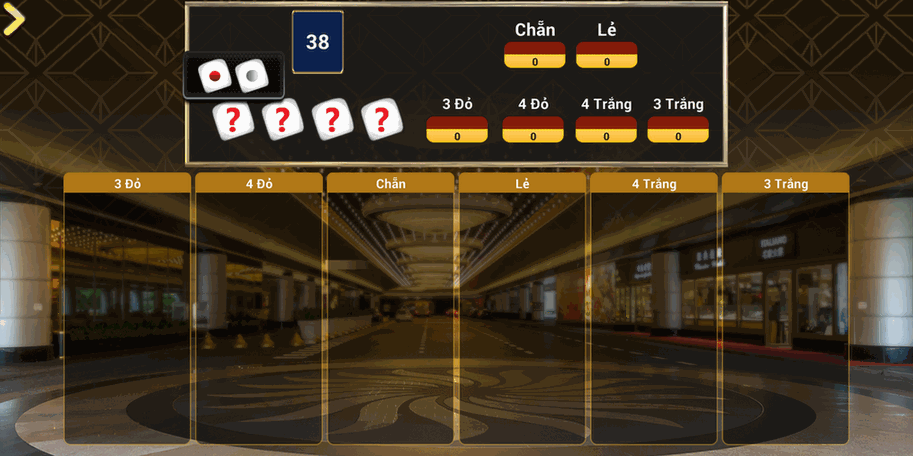
Task: Open the 3 Đỏ column header in the lower table
Action: [127, 184]
